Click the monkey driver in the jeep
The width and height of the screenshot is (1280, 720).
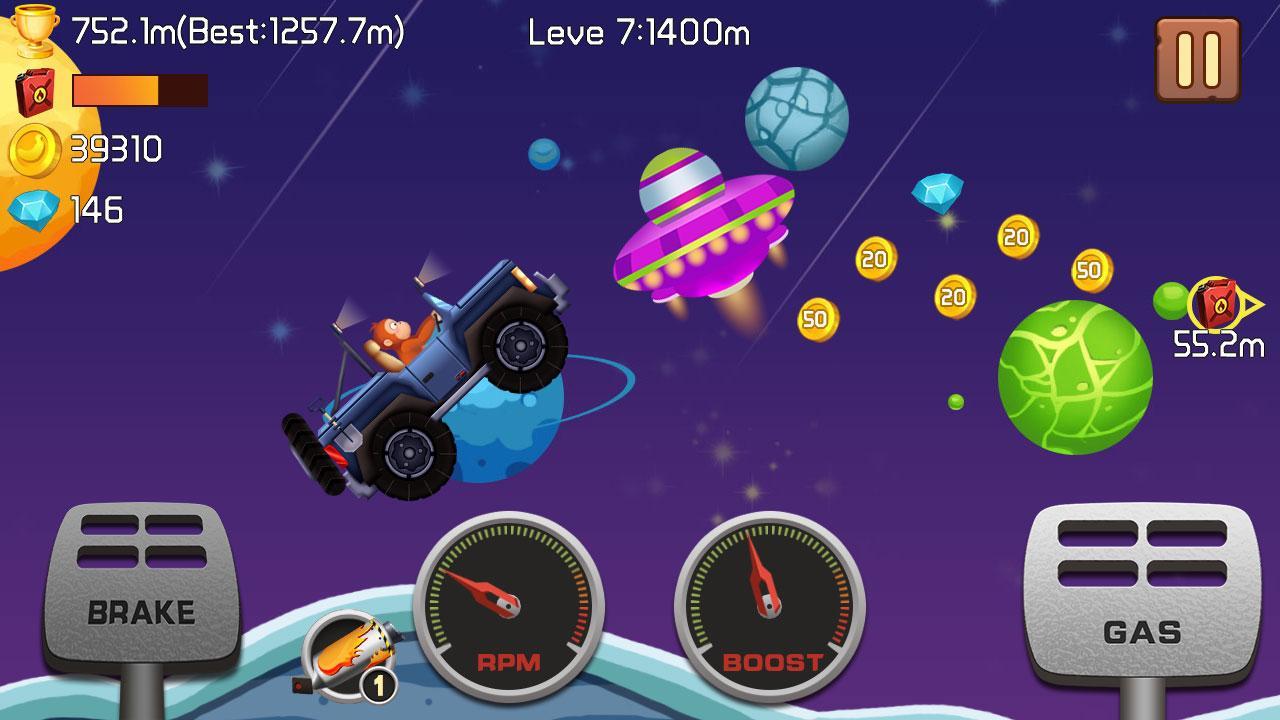pyautogui.click(x=393, y=338)
